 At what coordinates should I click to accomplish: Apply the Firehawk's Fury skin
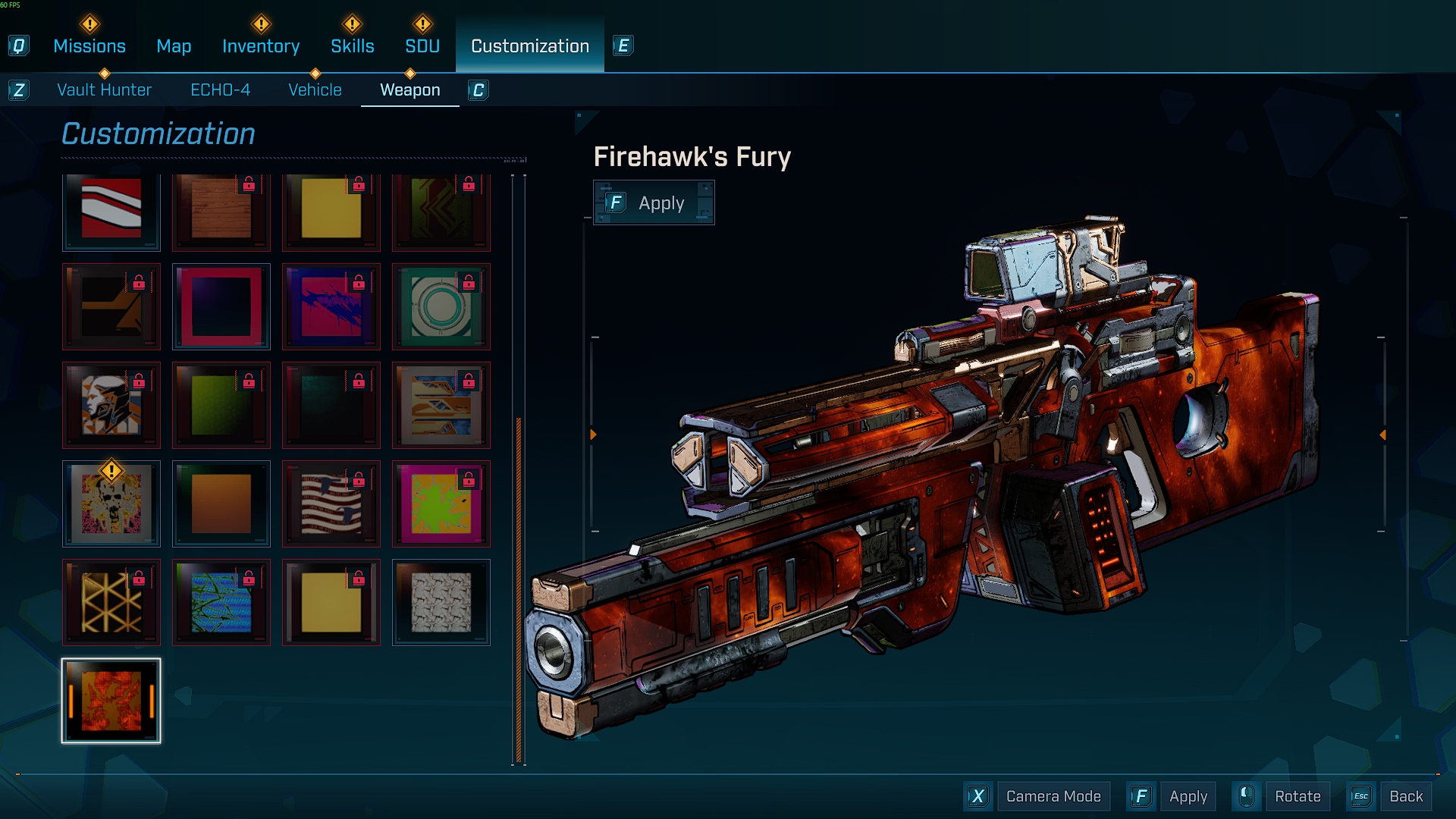pos(654,203)
